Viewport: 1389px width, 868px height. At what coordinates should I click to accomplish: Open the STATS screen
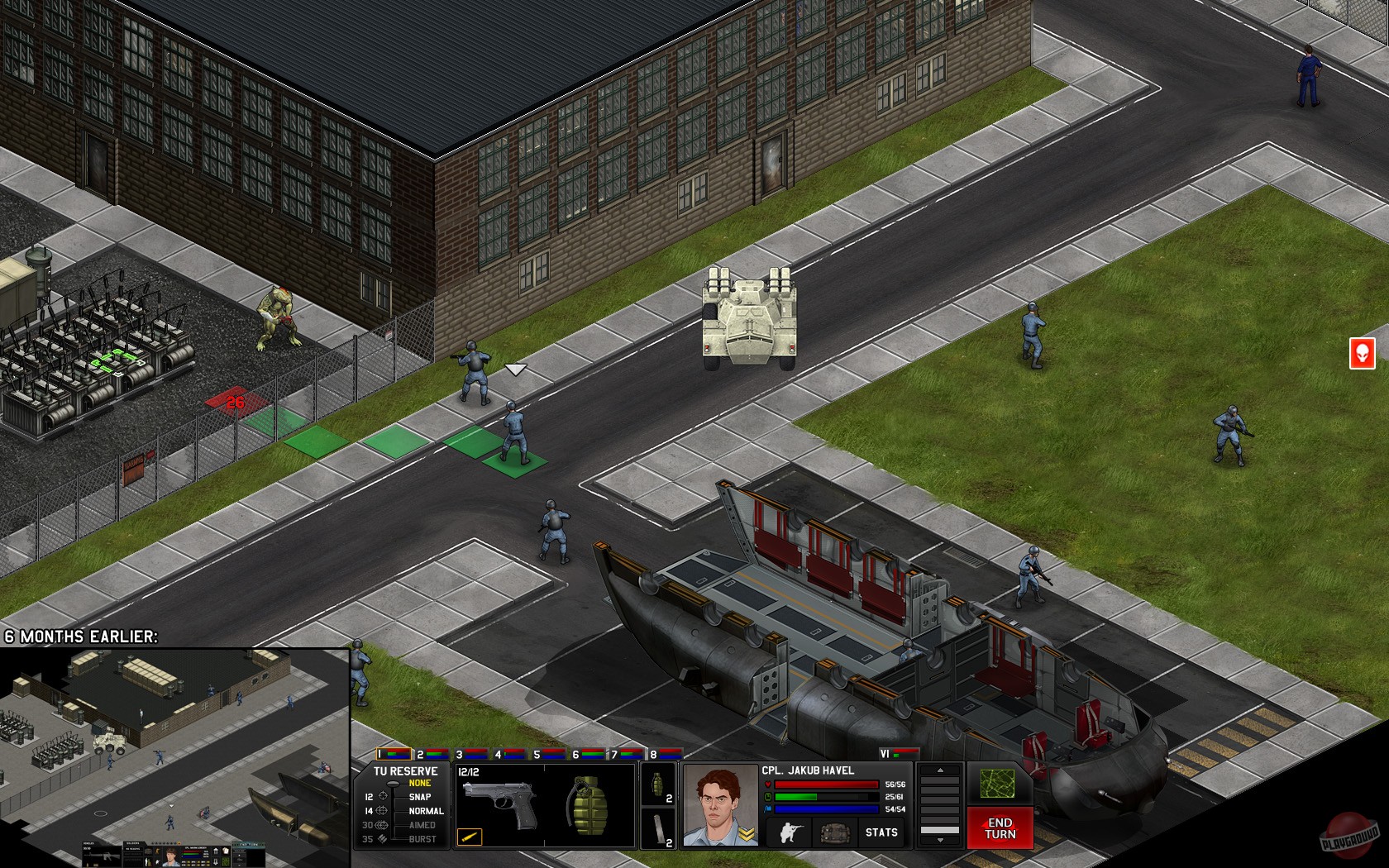click(881, 831)
